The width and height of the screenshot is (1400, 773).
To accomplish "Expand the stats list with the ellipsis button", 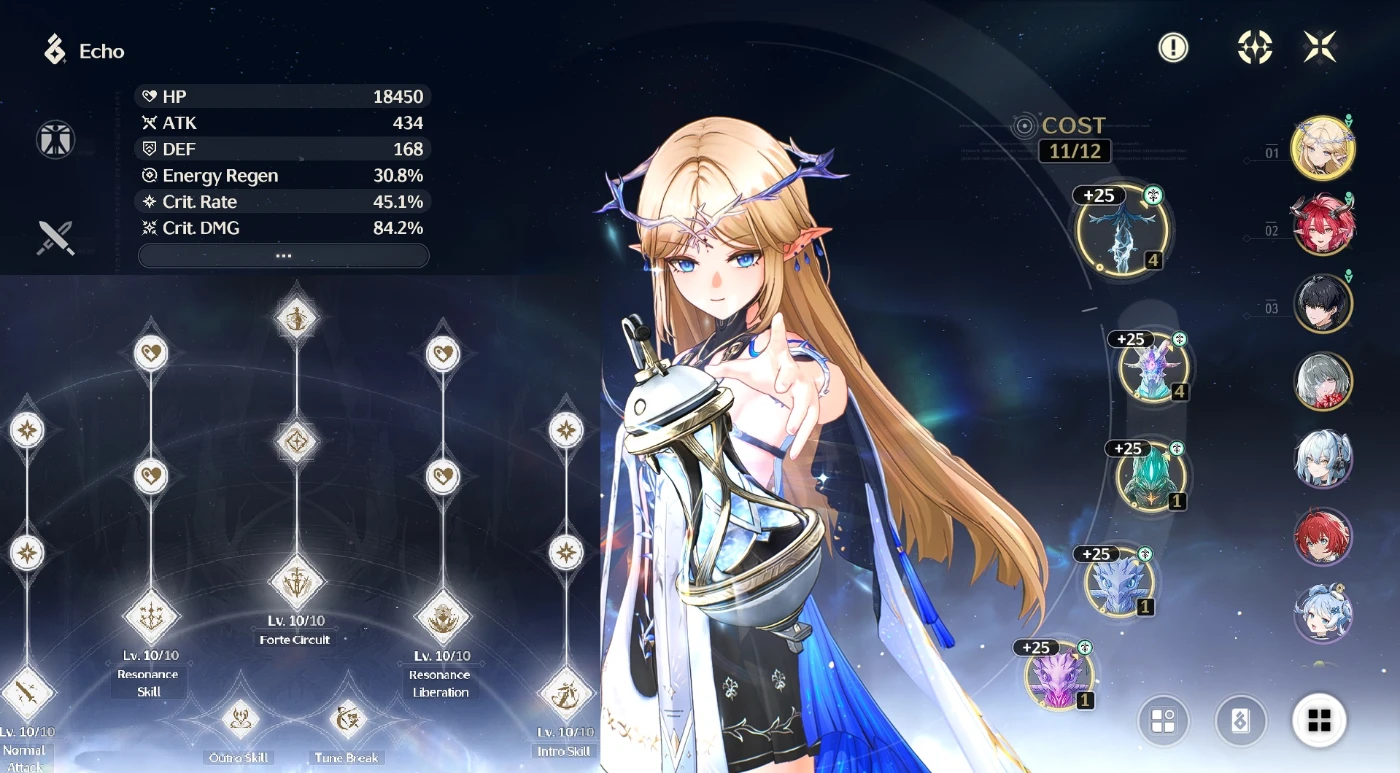I will point(283,256).
